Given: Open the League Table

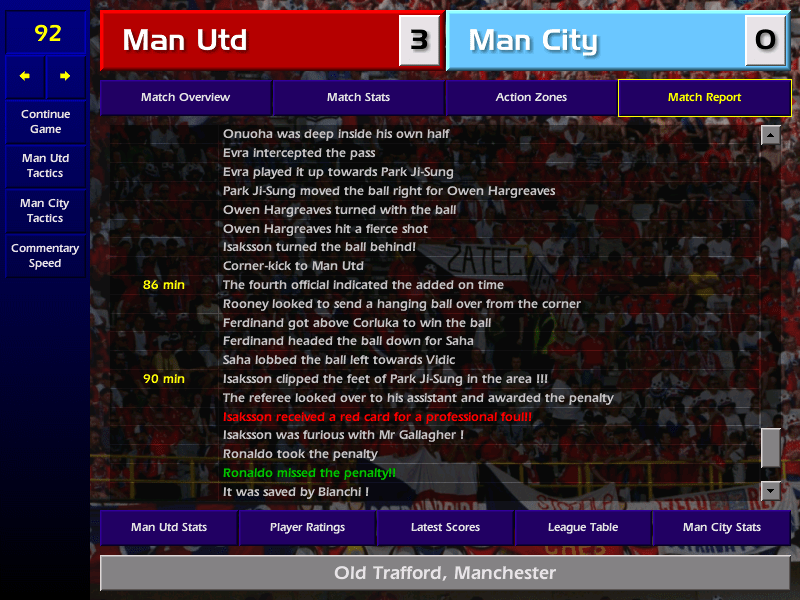Looking at the screenshot, I should pyautogui.click(x=583, y=527).
